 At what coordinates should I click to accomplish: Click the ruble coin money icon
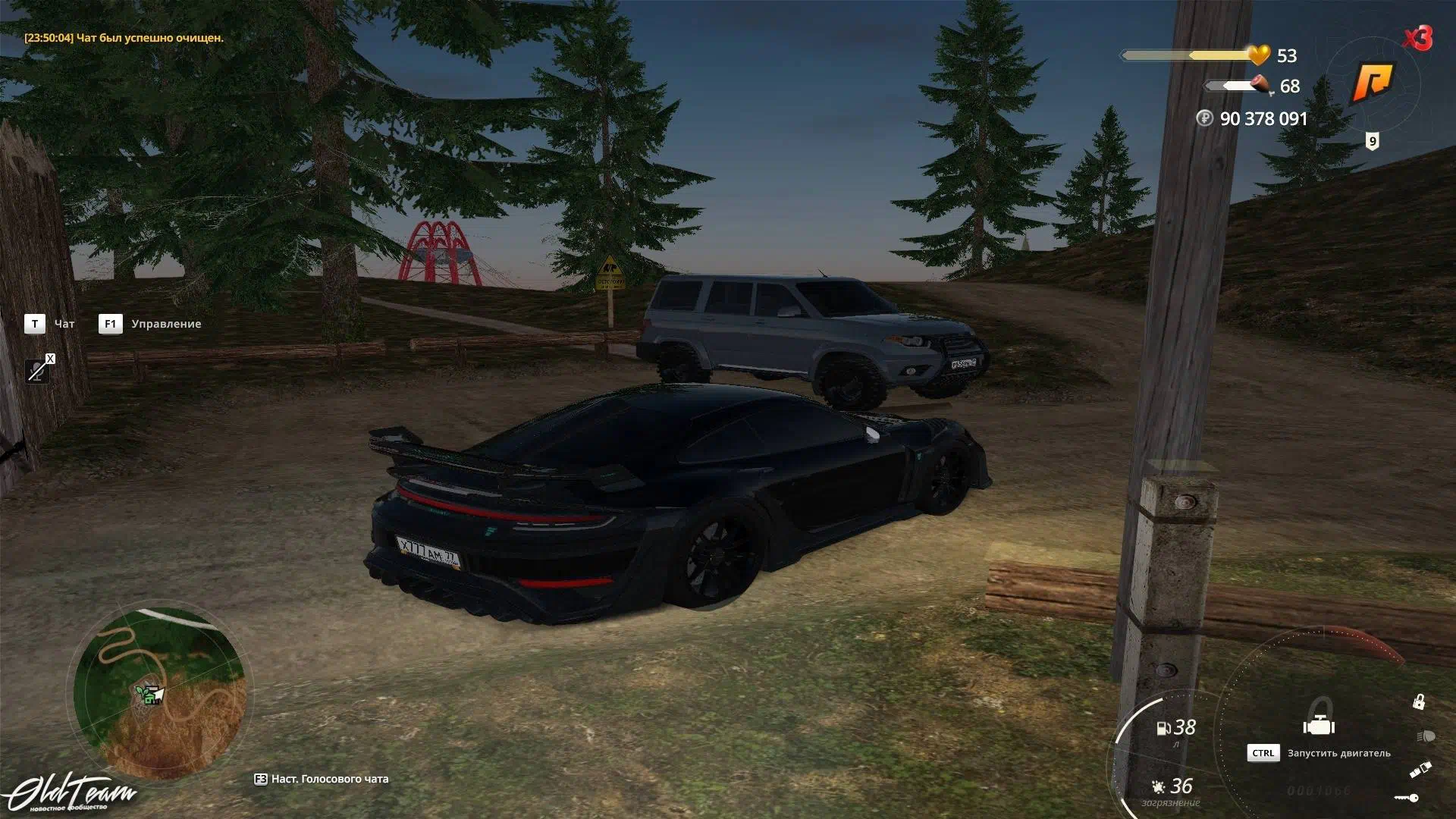[x=1204, y=118]
